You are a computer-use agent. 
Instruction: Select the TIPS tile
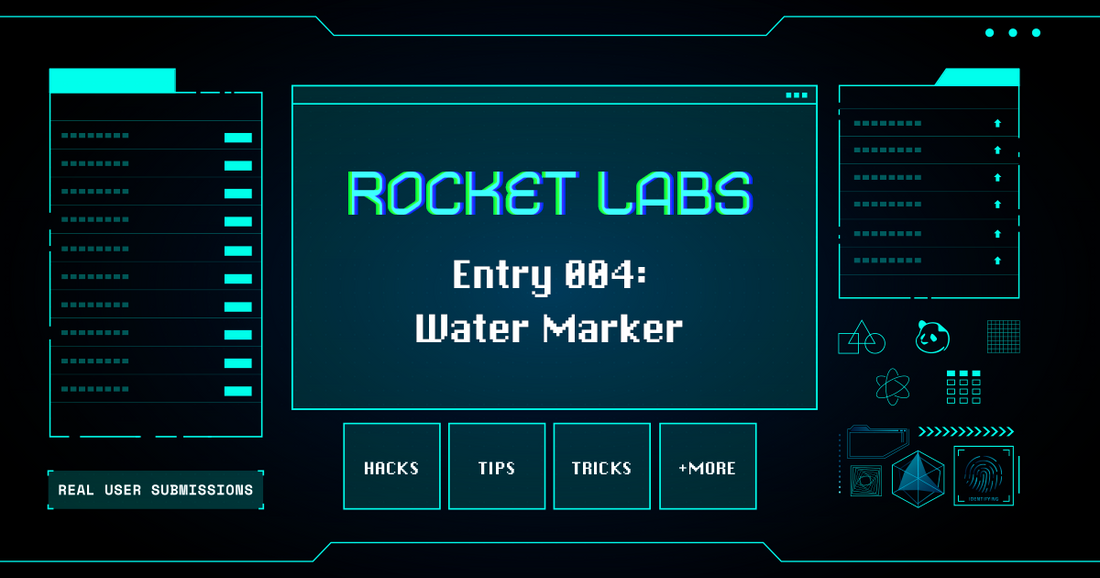pyautogui.click(x=497, y=467)
